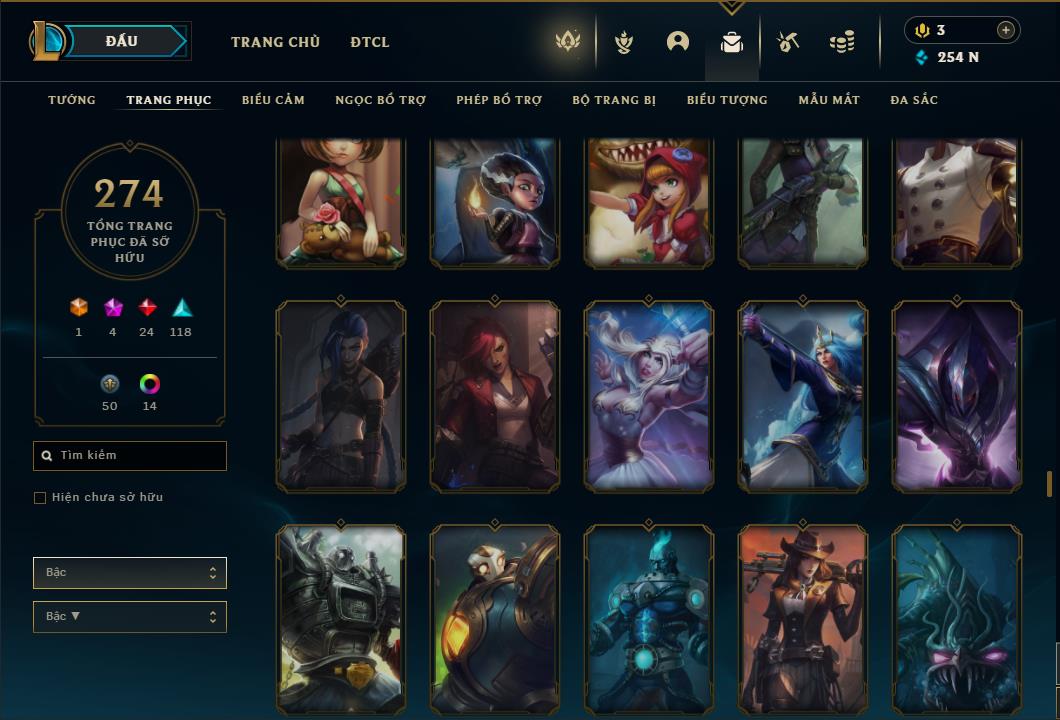The width and height of the screenshot is (1060, 720).
Task: Switch to the TƯỚNG tab
Action: click(x=72, y=100)
